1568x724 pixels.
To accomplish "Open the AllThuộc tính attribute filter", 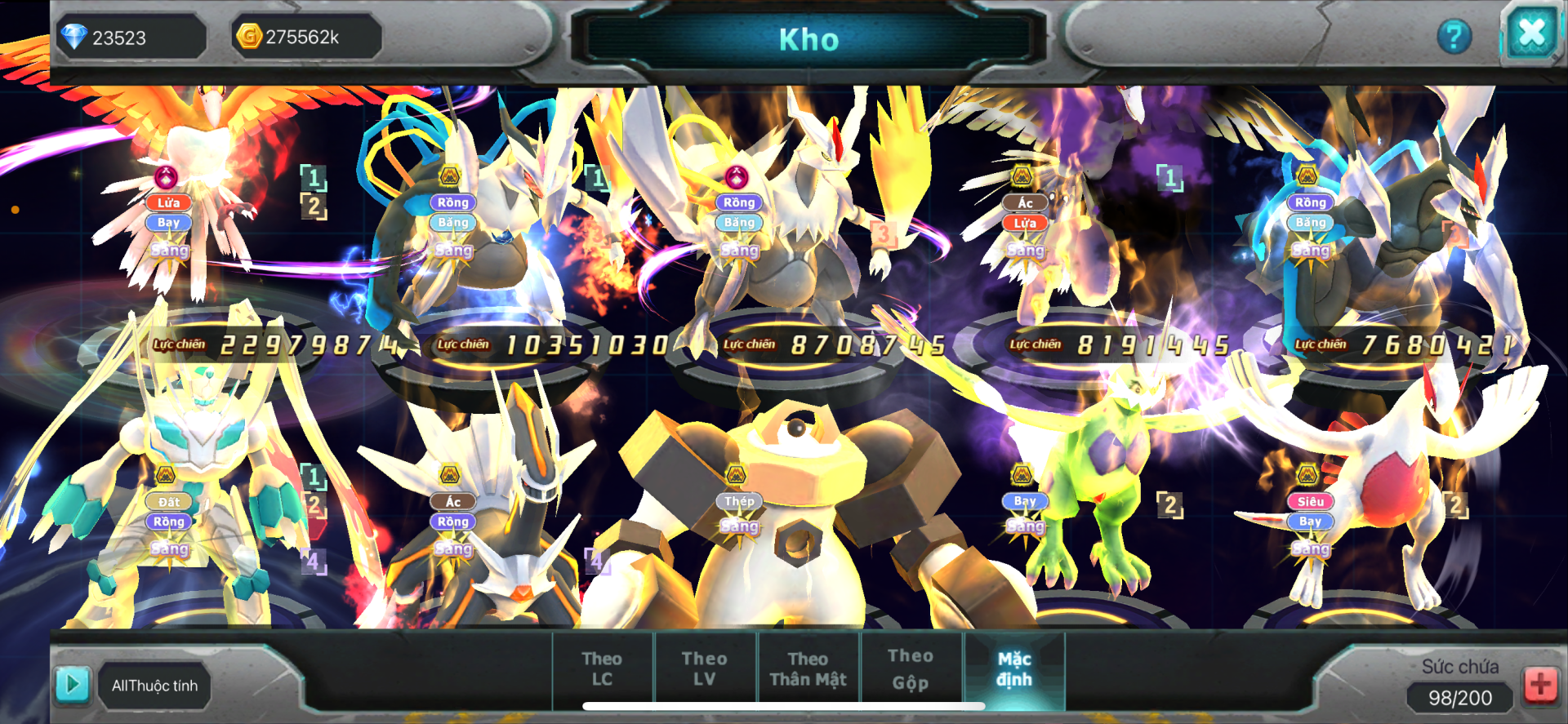I will (x=154, y=686).
